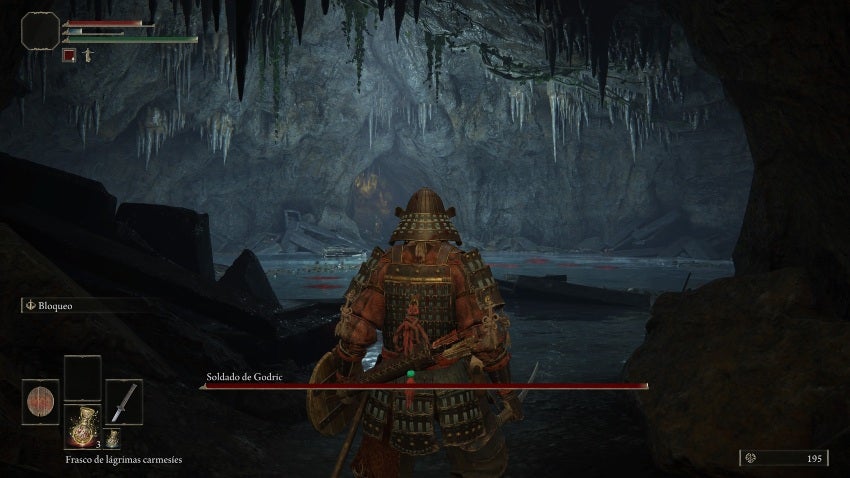This screenshot has height=478, width=850.
Task: Select the Flask of Crimson Tears slot
Action: (82, 426)
